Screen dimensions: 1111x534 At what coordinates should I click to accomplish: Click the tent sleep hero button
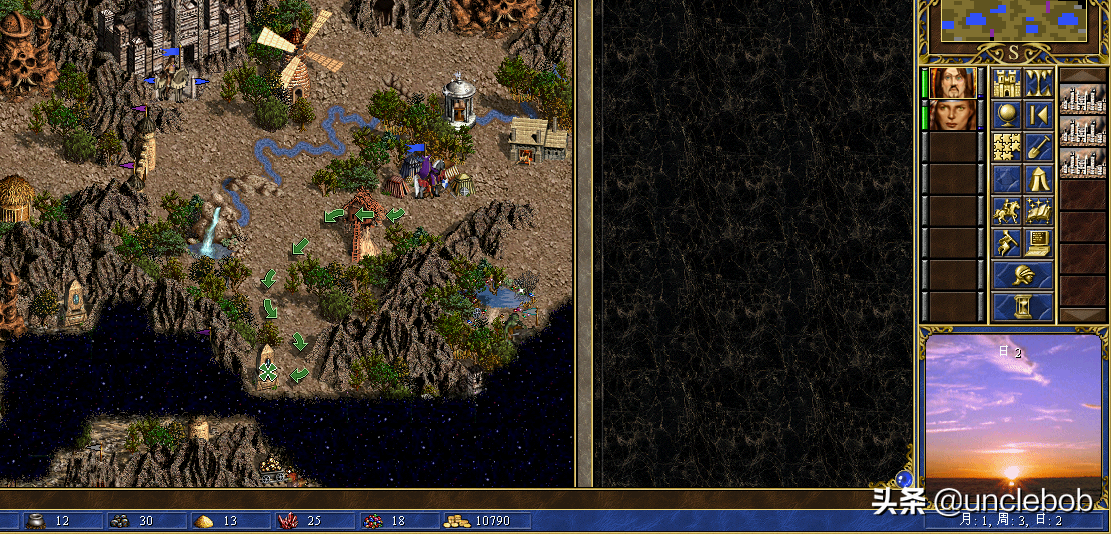[1038, 179]
